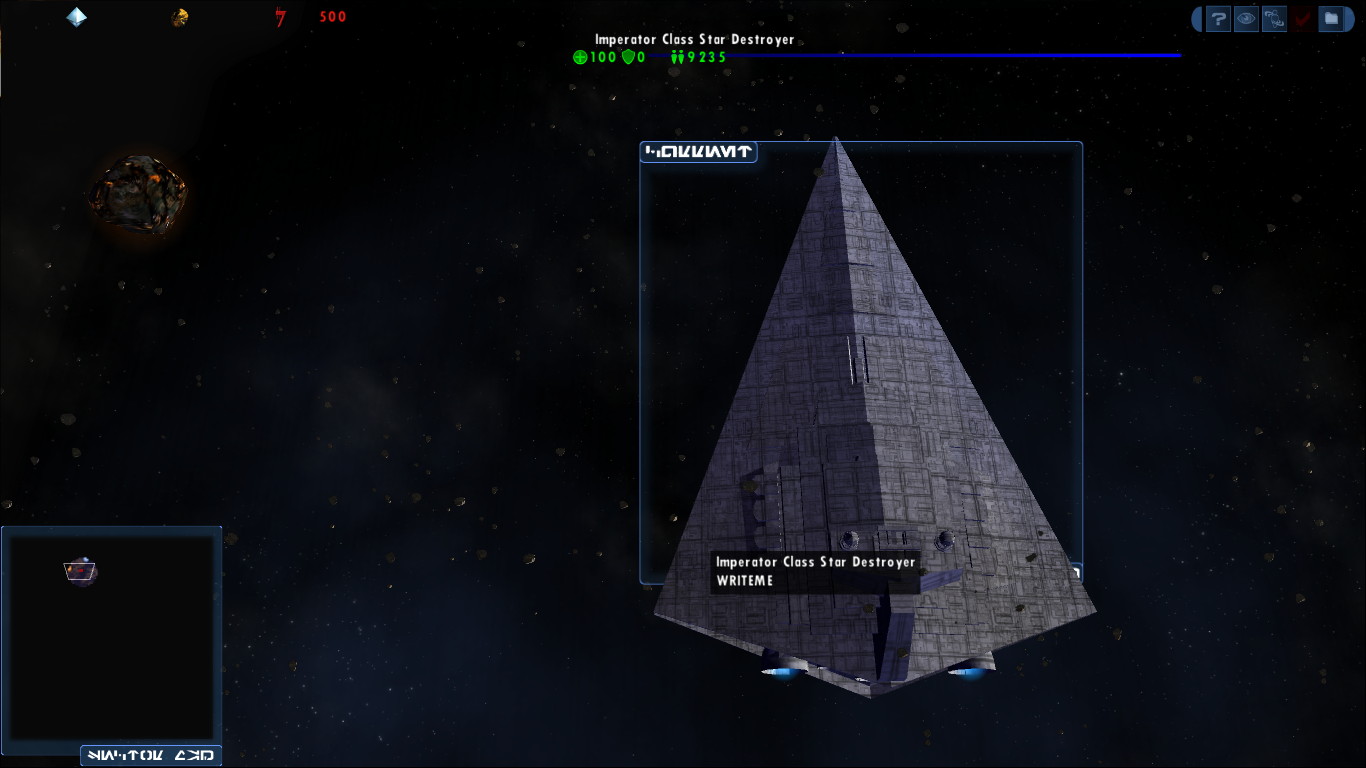Open the folder icon menu
The width and height of the screenshot is (1366, 768).
[1330, 19]
